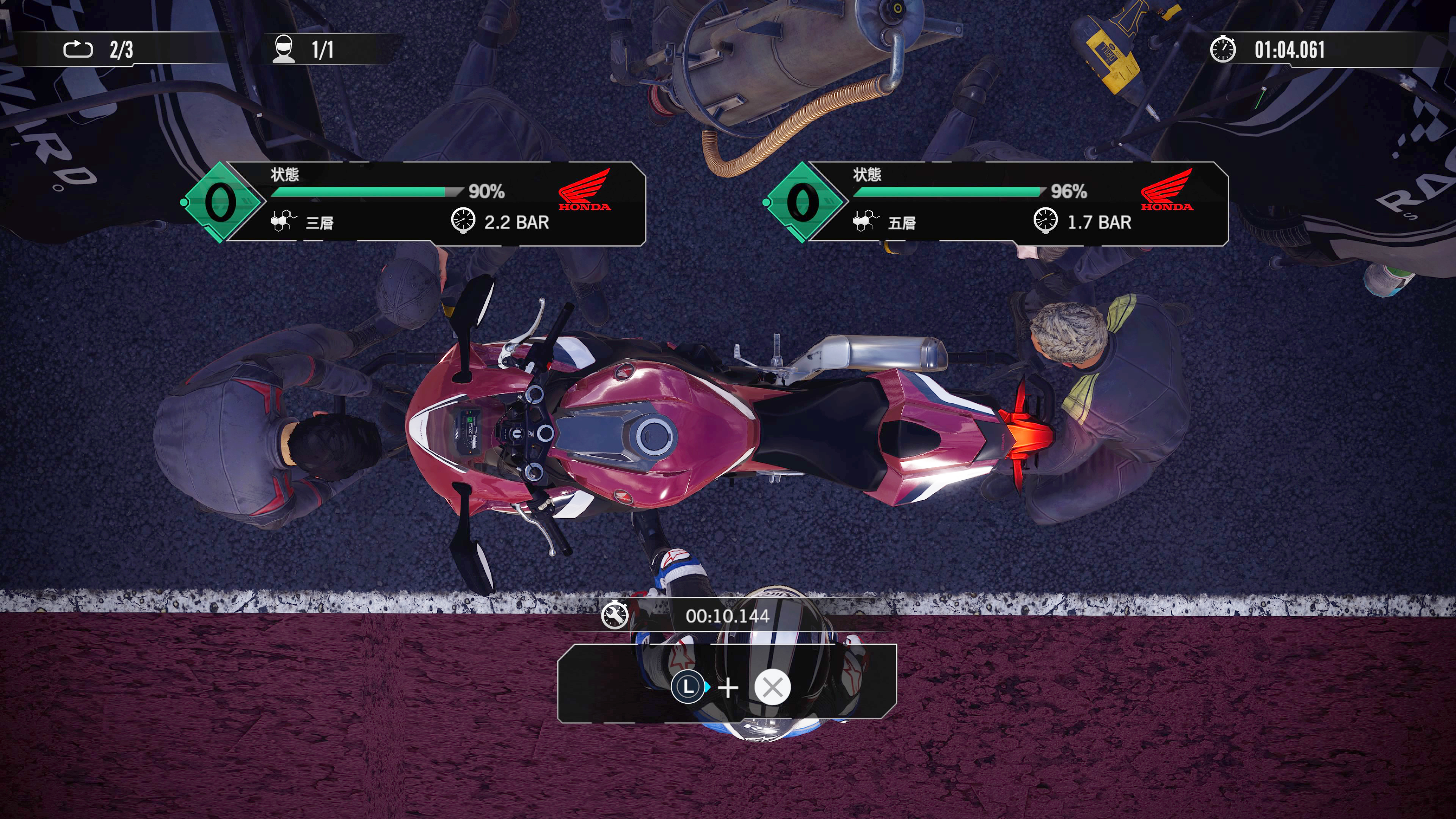Click the green tire icon beside 90% status
Viewport: 1456px width, 819px height.
pyautogui.click(x=220, y=202)
